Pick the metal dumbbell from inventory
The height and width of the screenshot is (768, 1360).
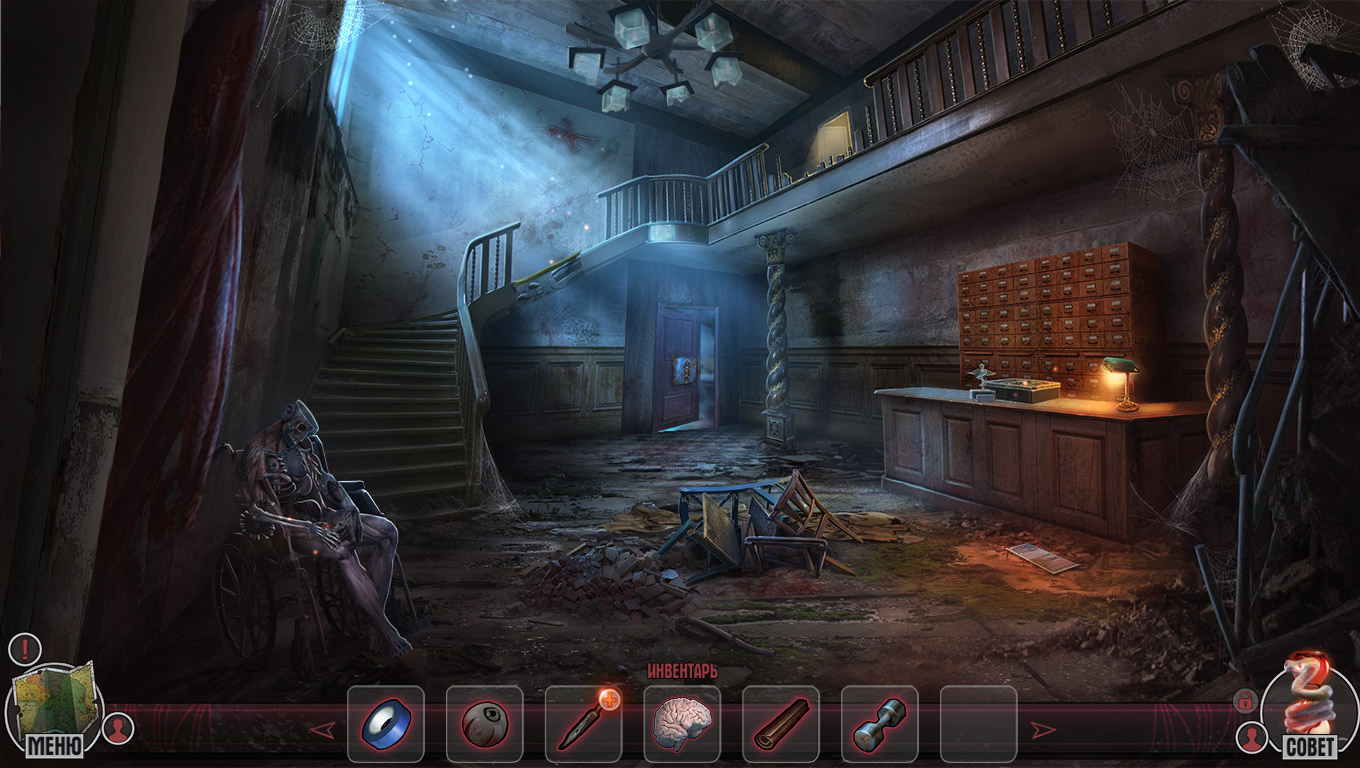(x=879, y=724)
